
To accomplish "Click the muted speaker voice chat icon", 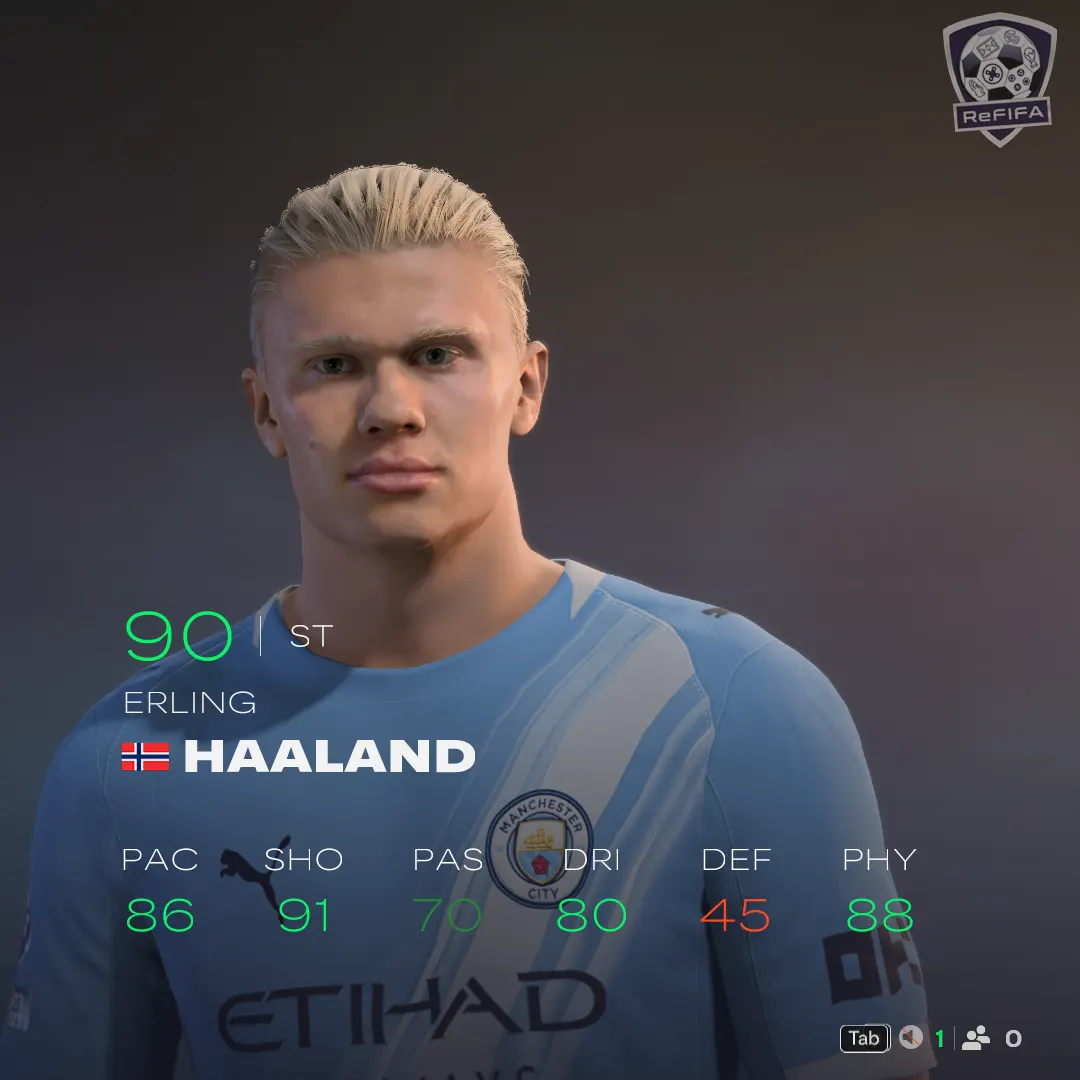I will (910, 1038).
